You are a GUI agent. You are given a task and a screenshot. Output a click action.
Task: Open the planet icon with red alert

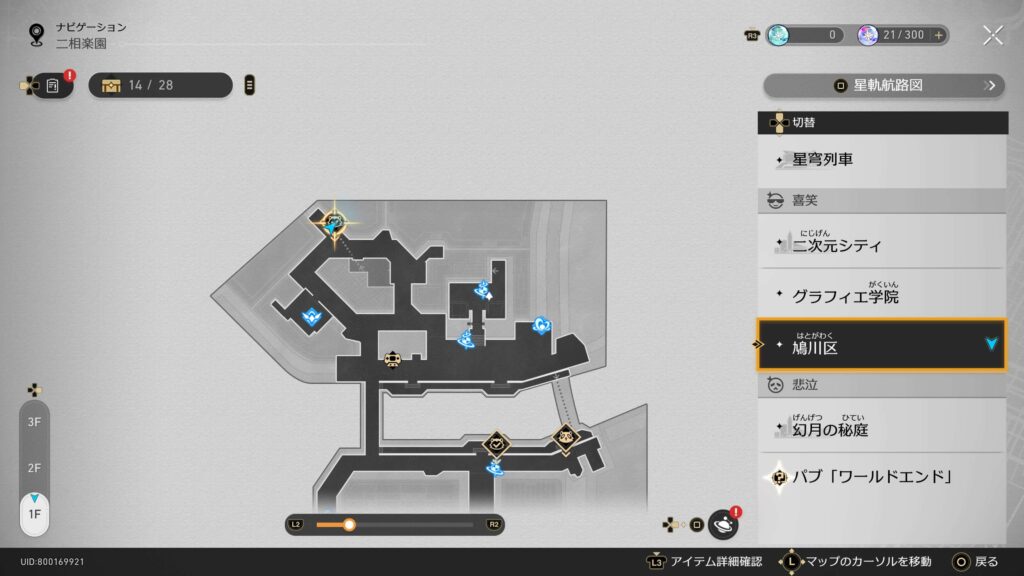[x=722, y=524]
